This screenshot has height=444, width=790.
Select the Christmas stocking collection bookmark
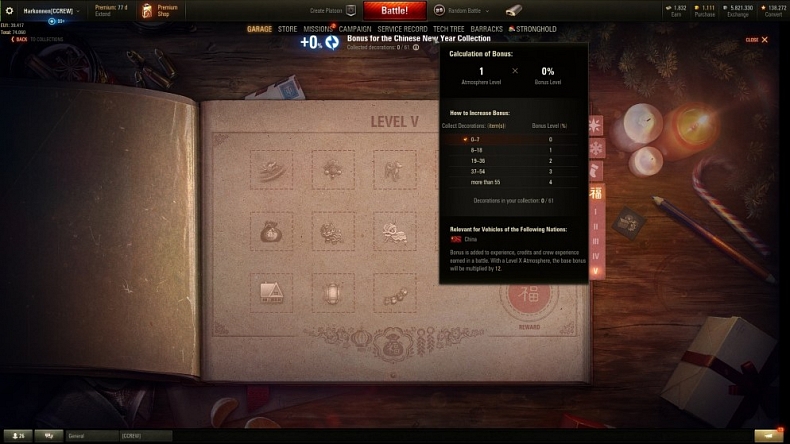tap(596, 170)
